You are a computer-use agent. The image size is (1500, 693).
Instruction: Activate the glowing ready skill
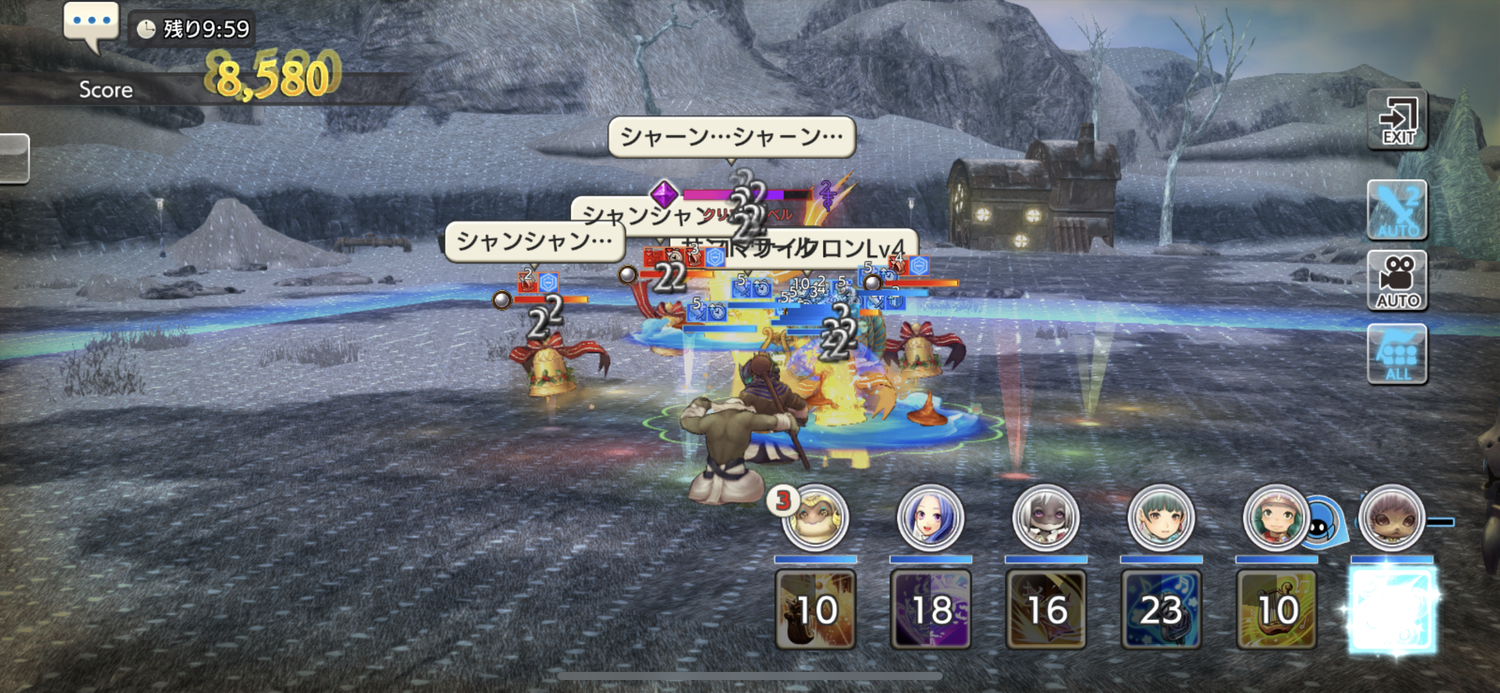[x=1392, y=609]
